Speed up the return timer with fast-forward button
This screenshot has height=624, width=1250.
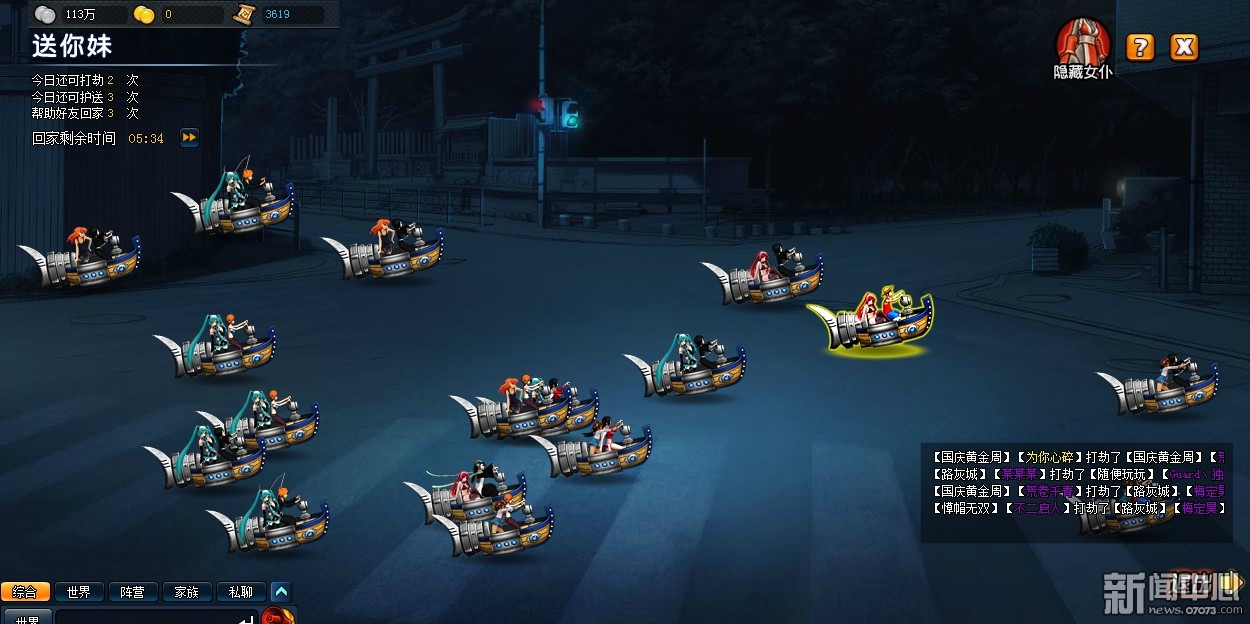click(x=189, y=138)
